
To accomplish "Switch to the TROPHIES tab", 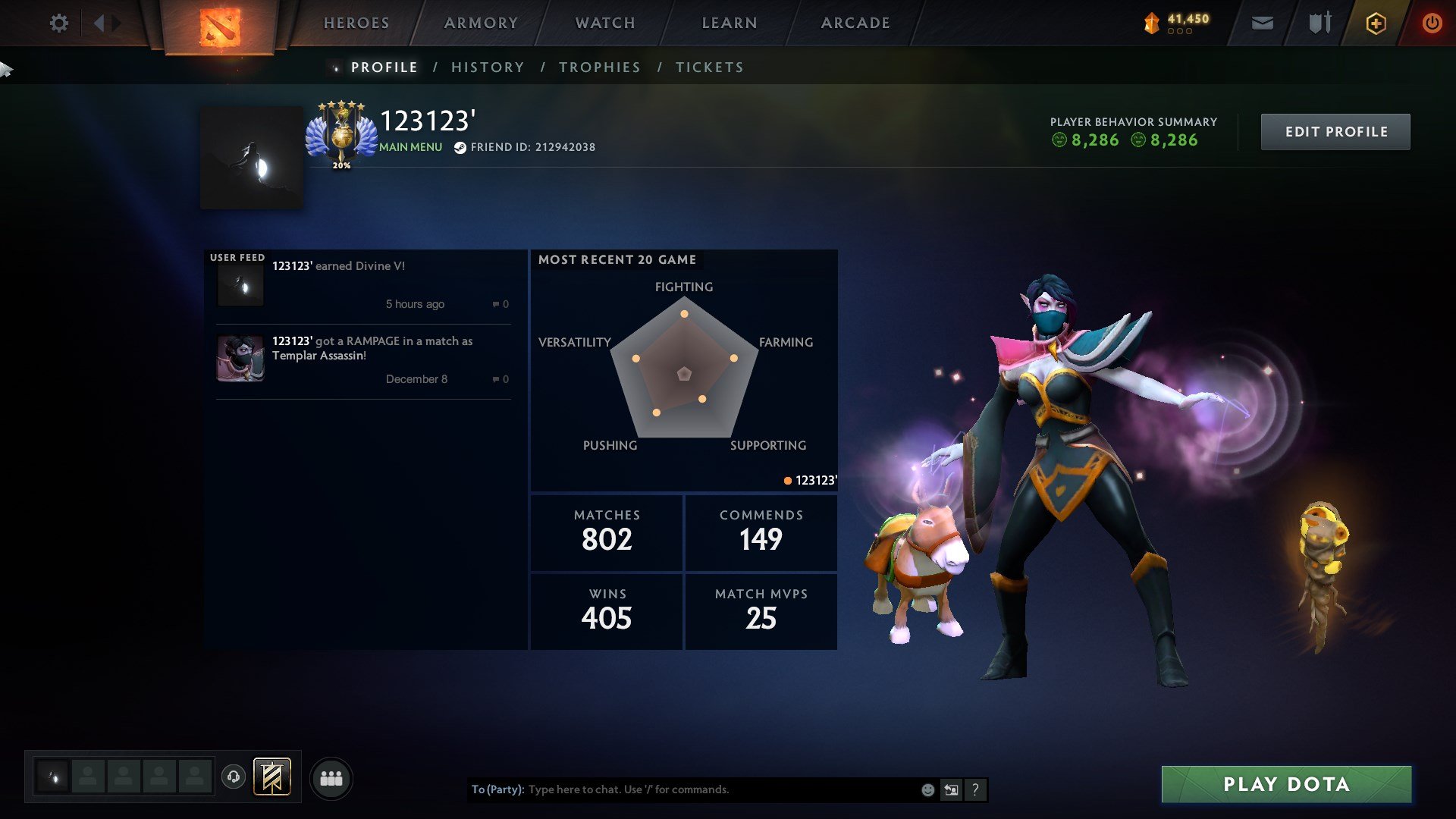I will 599,67.
